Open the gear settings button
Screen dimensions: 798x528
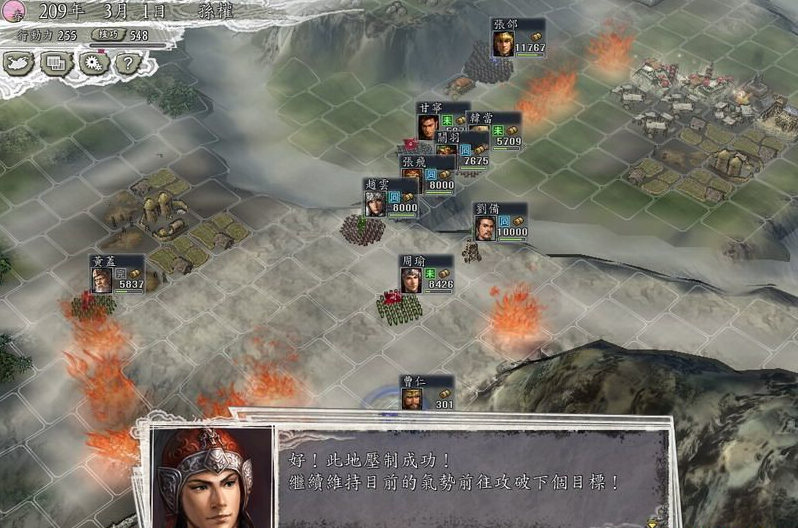[x=93, y=63]
